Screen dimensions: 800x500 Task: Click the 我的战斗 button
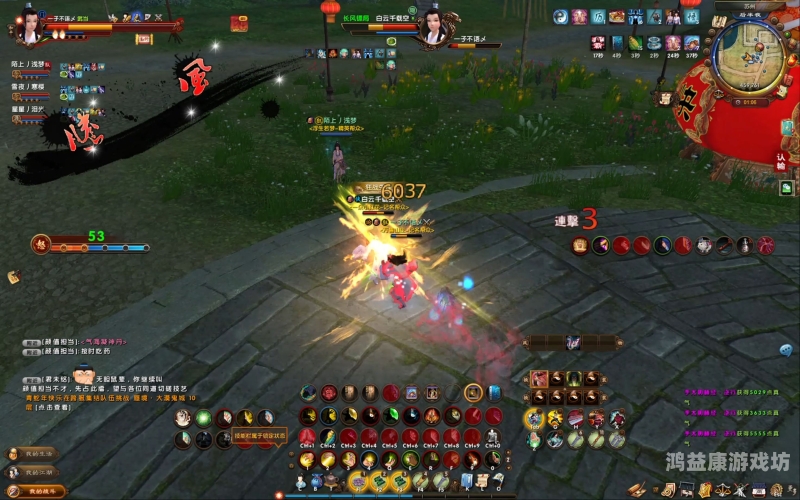tap(36, 491)
